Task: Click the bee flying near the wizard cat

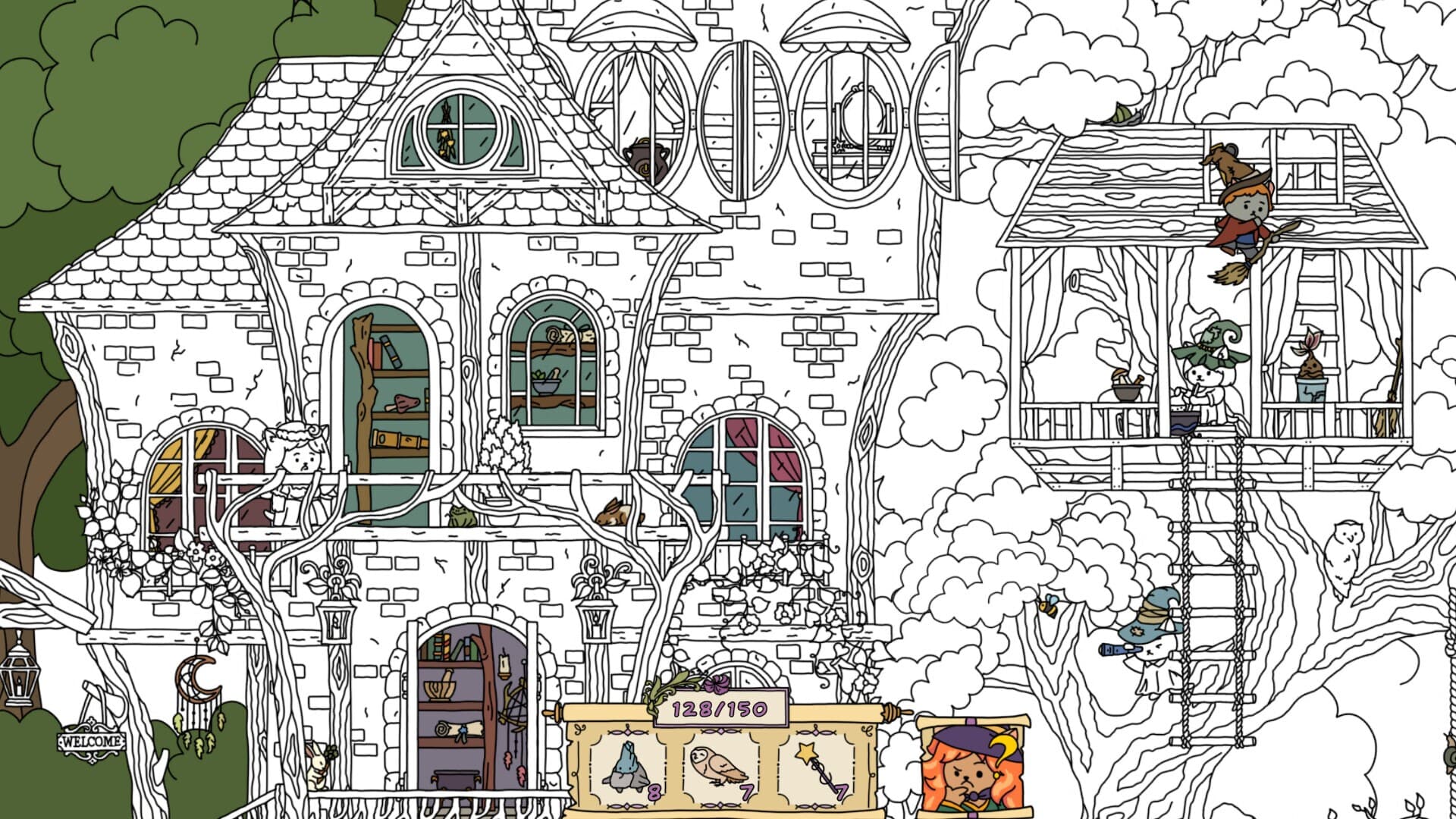Action: [x=1049, y=605]
